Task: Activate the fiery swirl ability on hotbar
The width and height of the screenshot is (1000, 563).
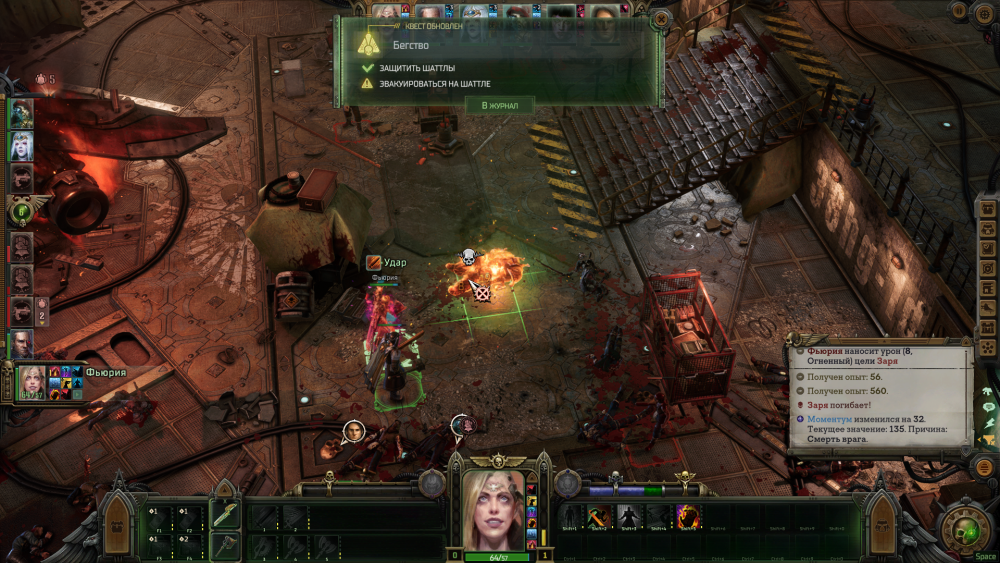Action: point(688,517)
